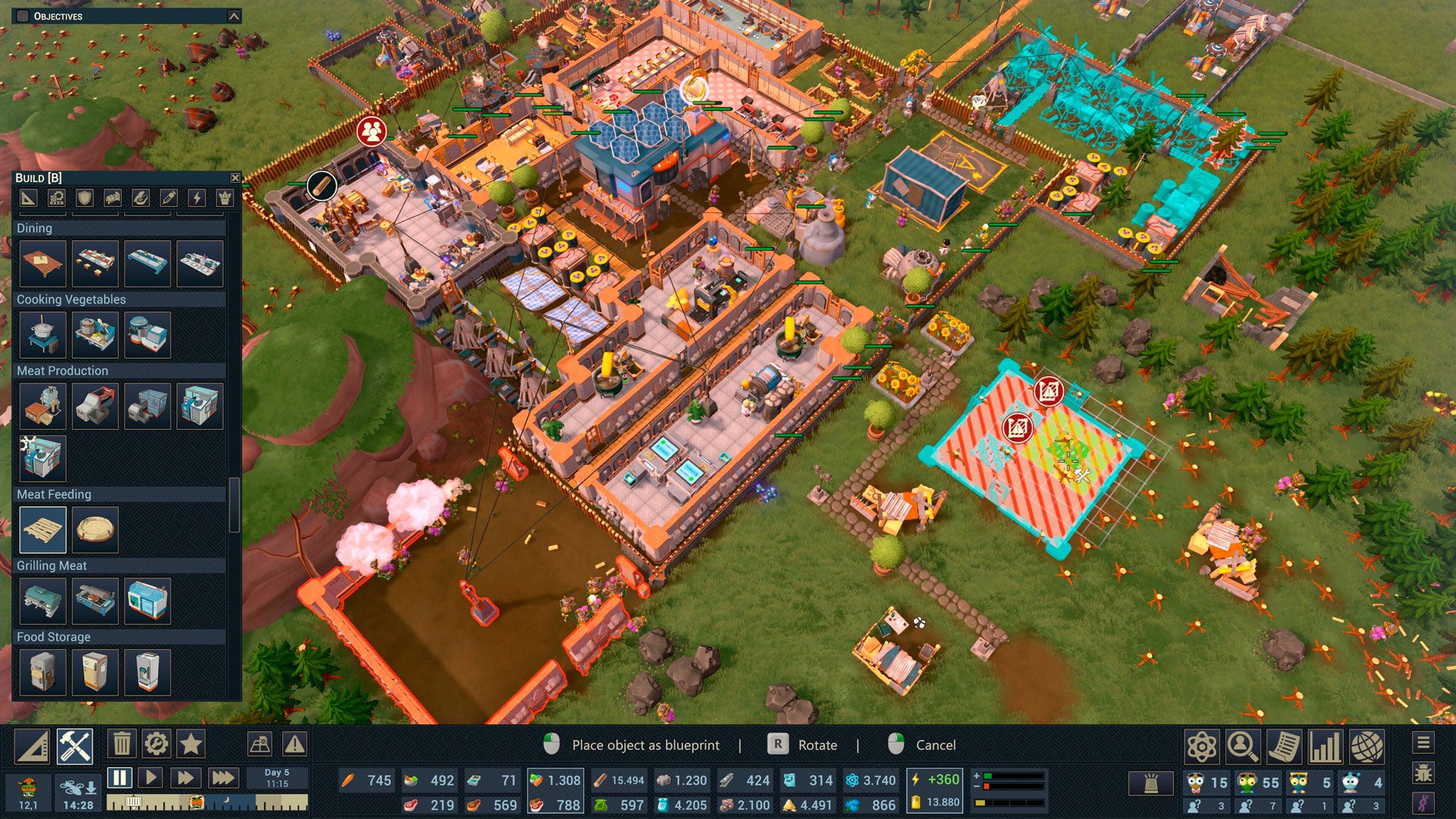Close the Build panel

point(235,177)
